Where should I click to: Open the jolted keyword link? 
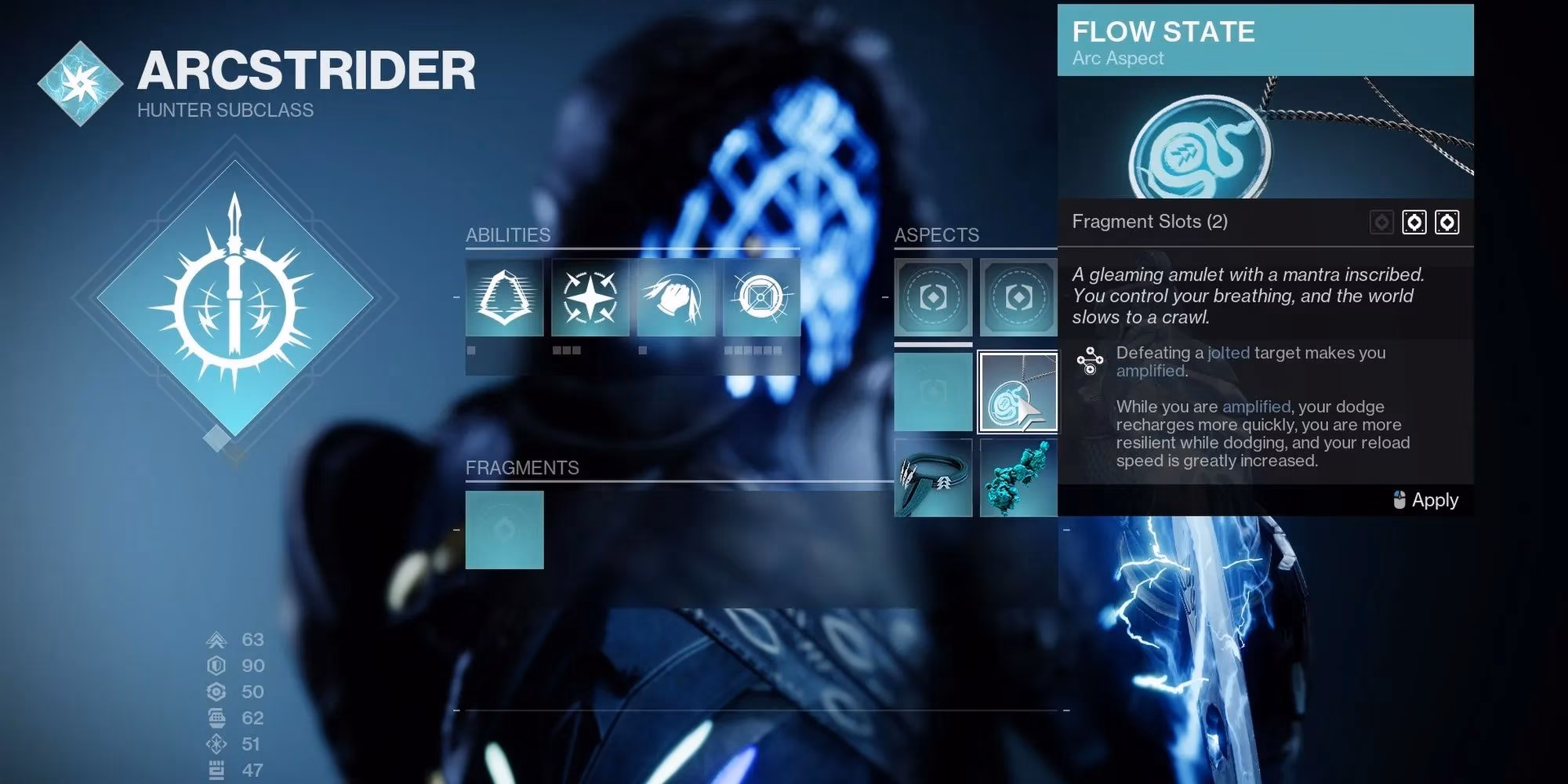tap(1227, 353)
